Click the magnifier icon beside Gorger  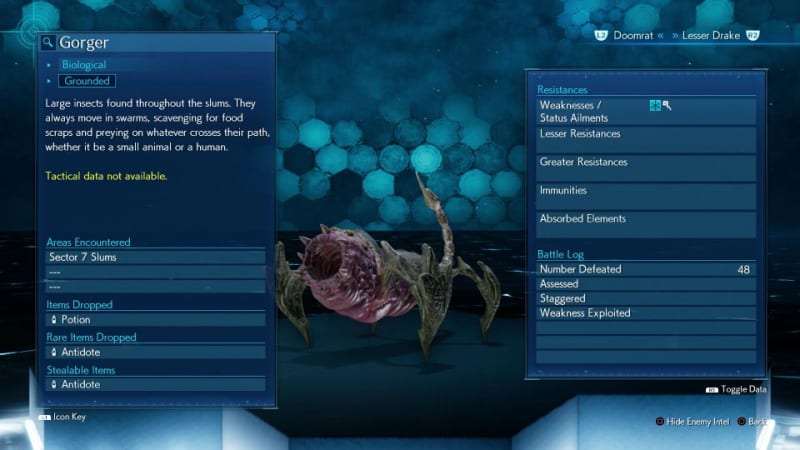48,43
